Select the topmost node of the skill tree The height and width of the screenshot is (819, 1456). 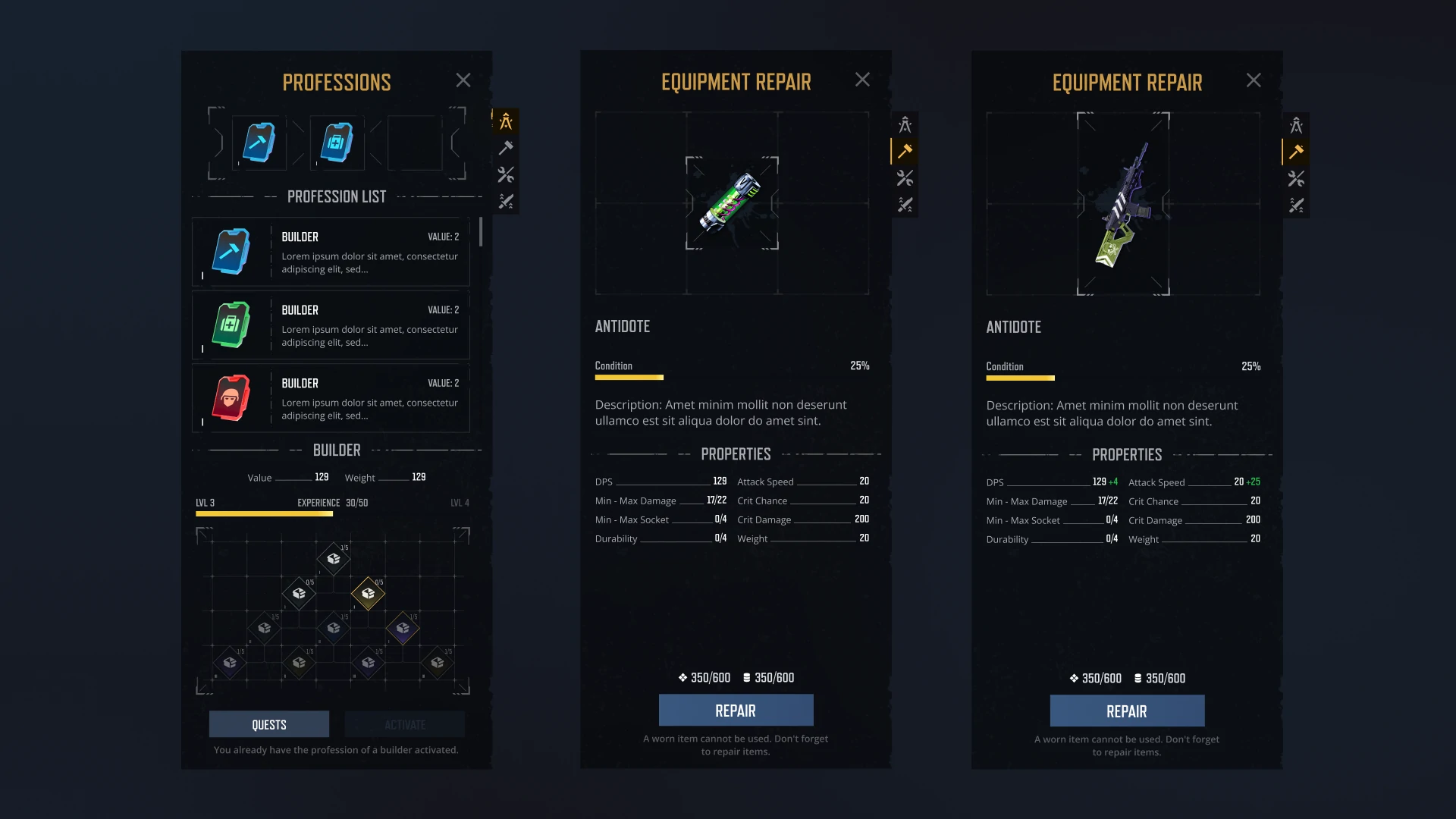[334, 559]
